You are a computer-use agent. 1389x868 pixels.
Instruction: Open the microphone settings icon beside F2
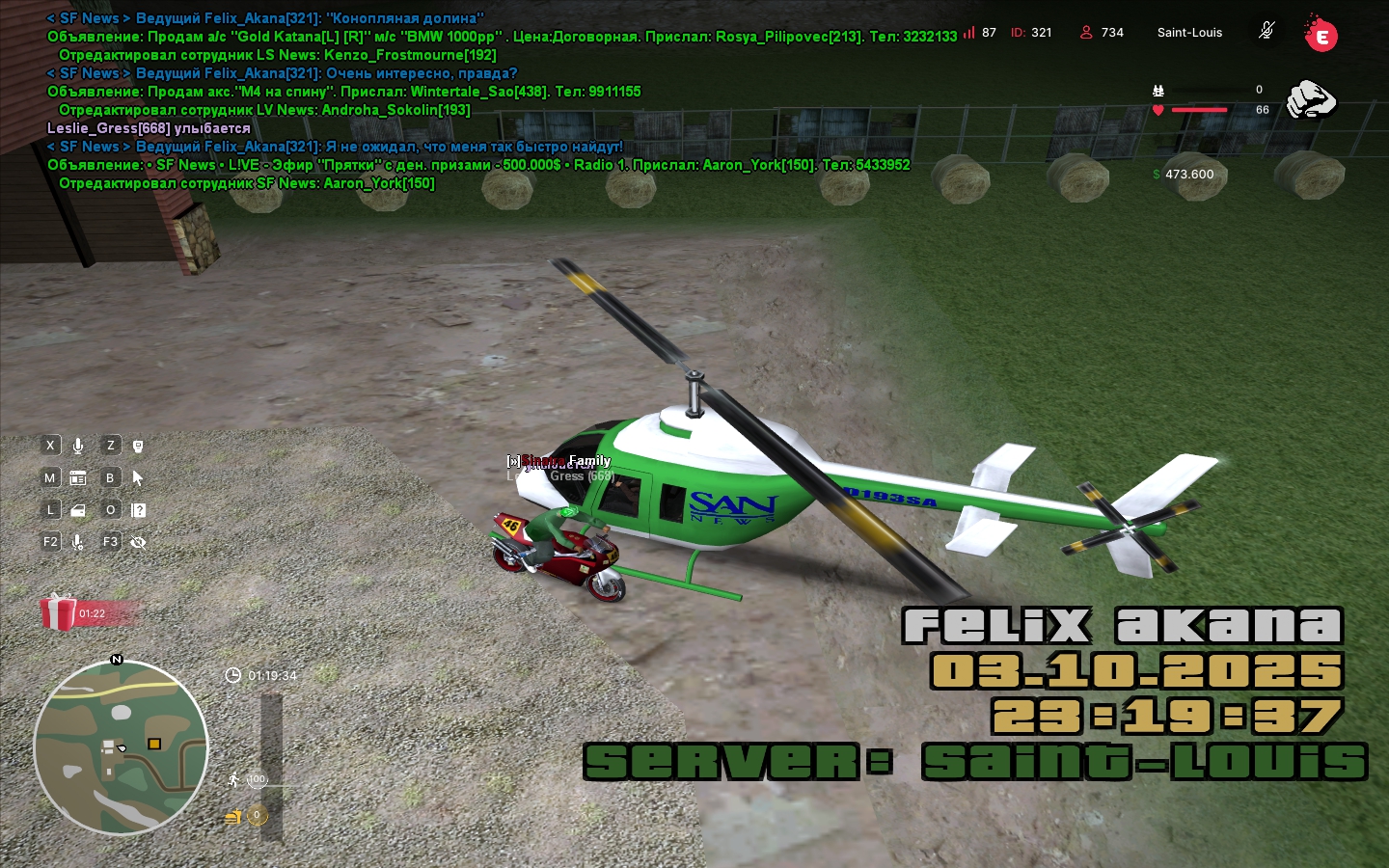click(78, 542)
